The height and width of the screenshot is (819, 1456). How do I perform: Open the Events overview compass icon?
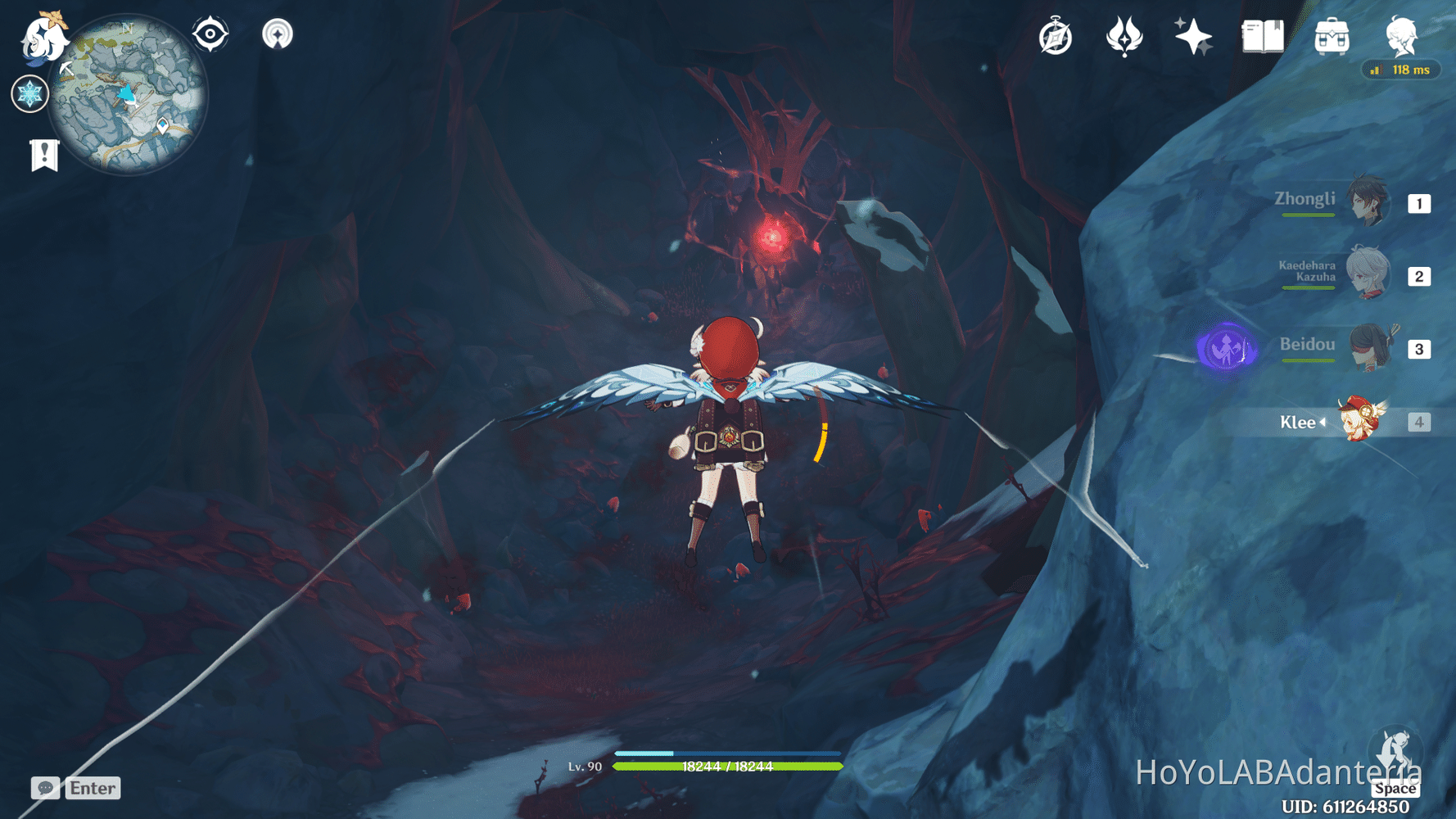(1056, 36)
